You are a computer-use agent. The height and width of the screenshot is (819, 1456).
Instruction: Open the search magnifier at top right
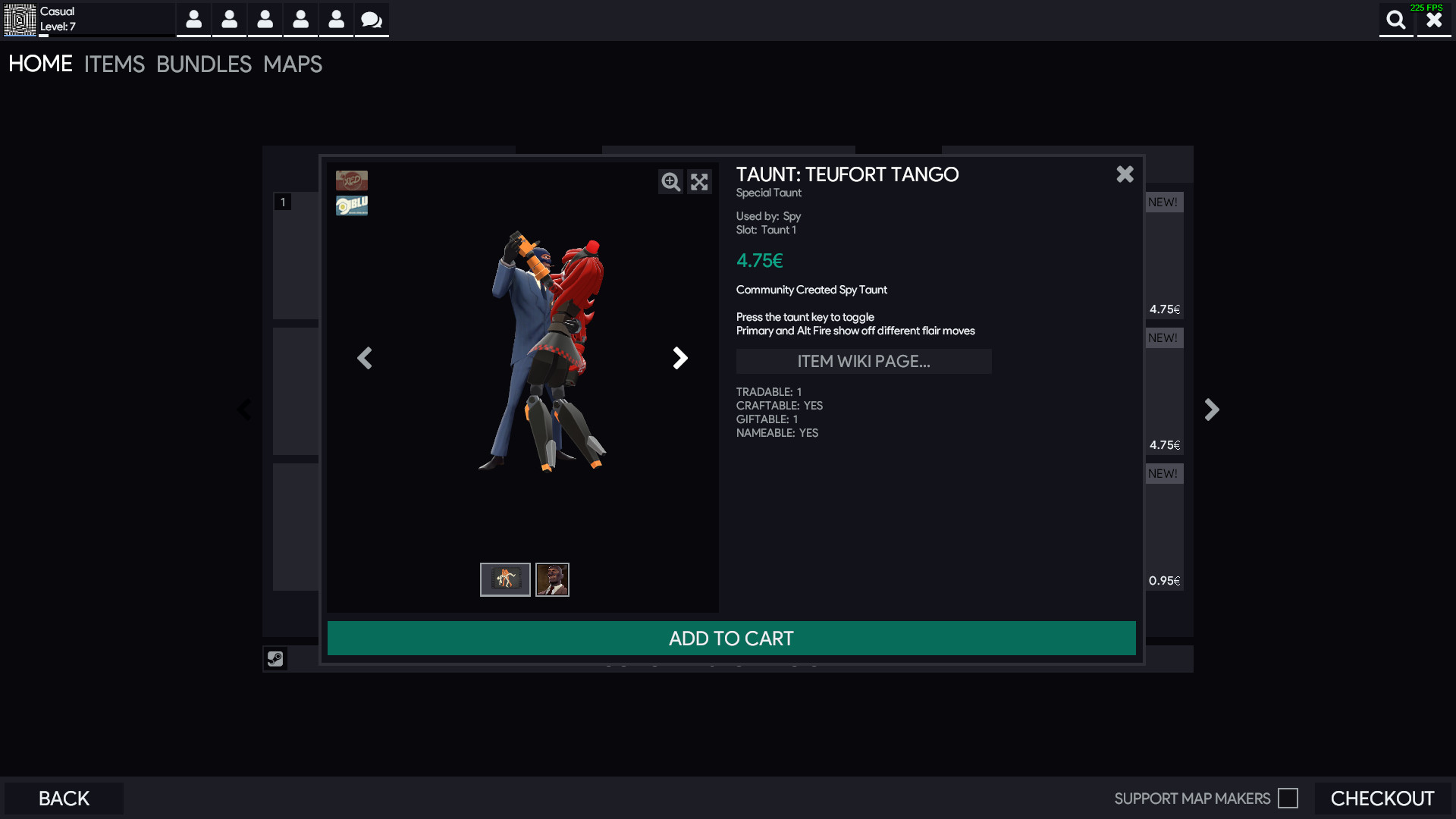[x=1396, y=20]
